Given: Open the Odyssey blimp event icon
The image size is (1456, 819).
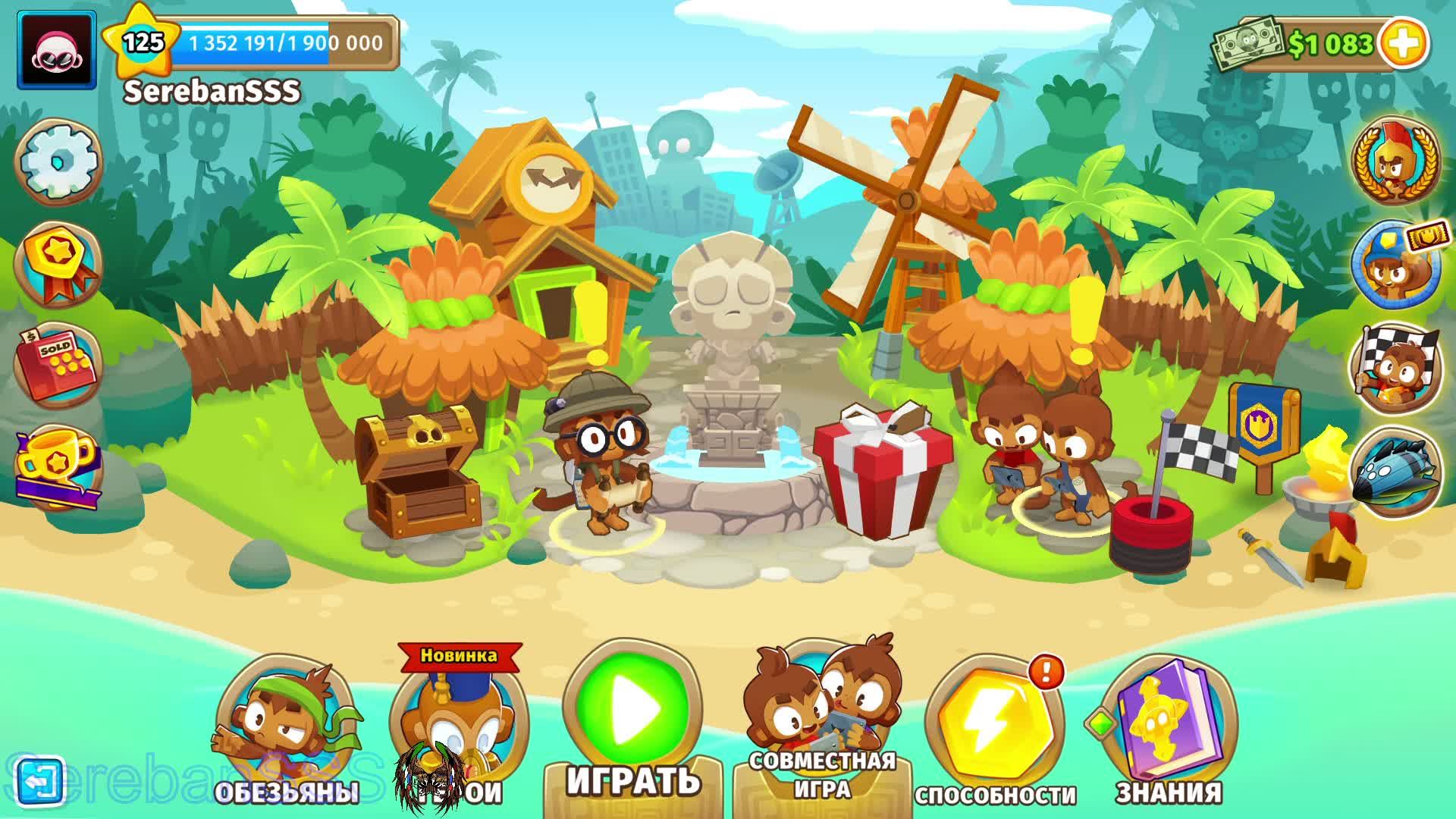Looking at the screenshot, I should [x=1394, y=469].
